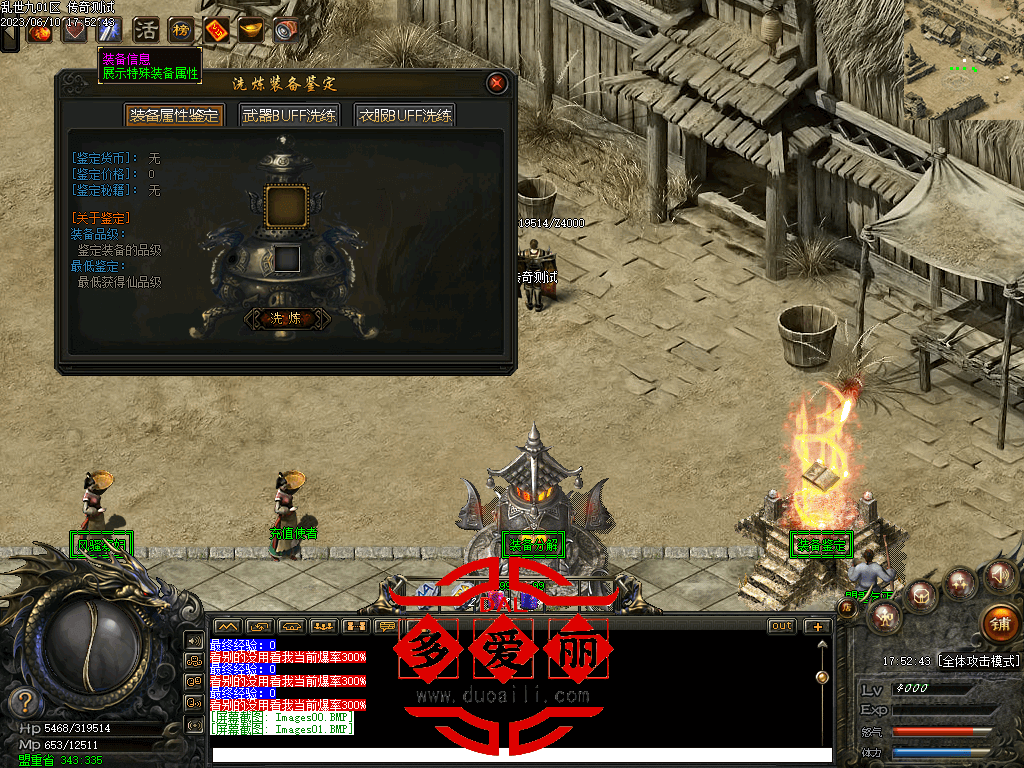Open the gold ingot icon

[x=251, y=30]
